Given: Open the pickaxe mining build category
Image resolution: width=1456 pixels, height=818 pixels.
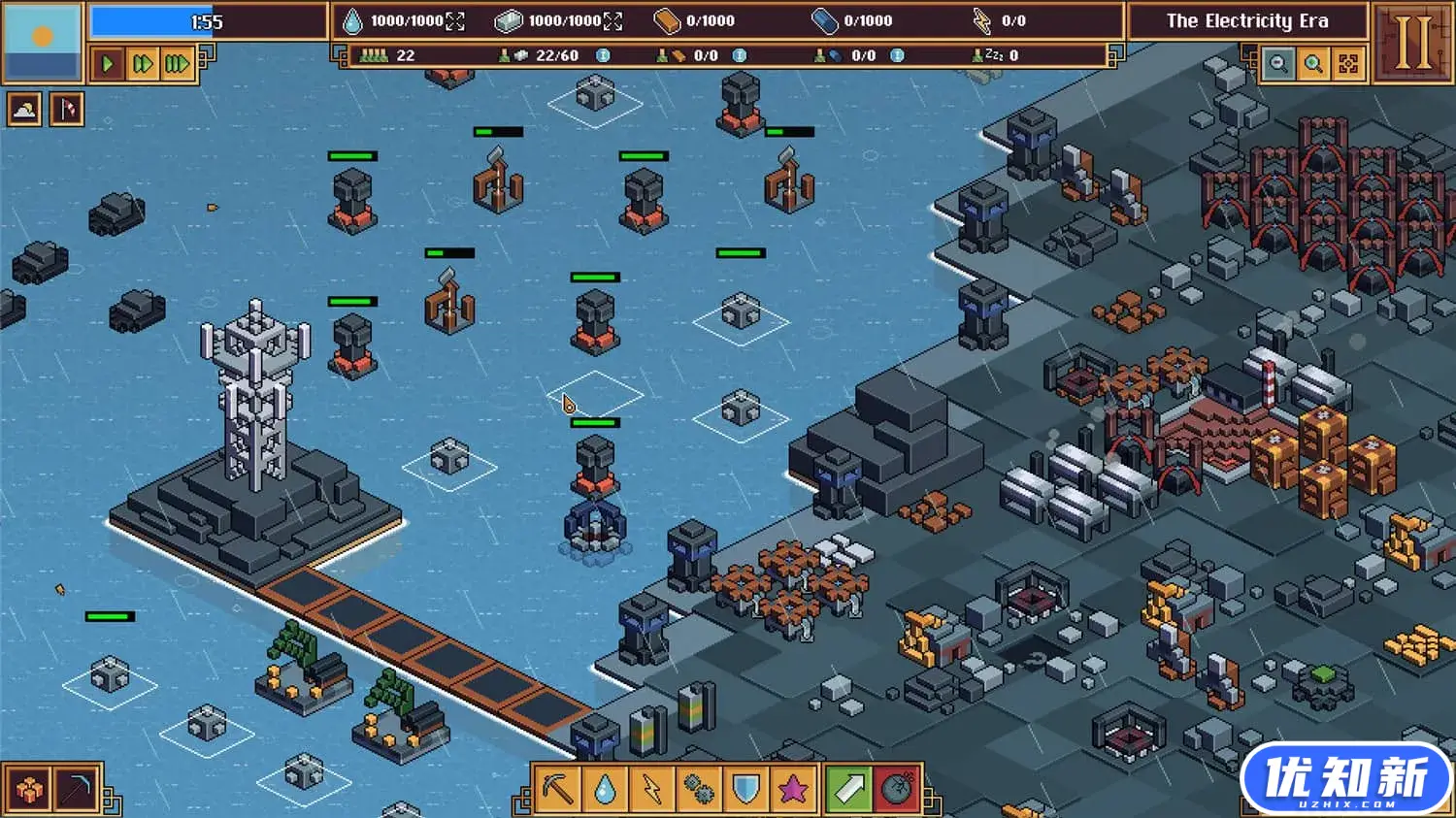Looking at the screenshot, I should [558, 789].
